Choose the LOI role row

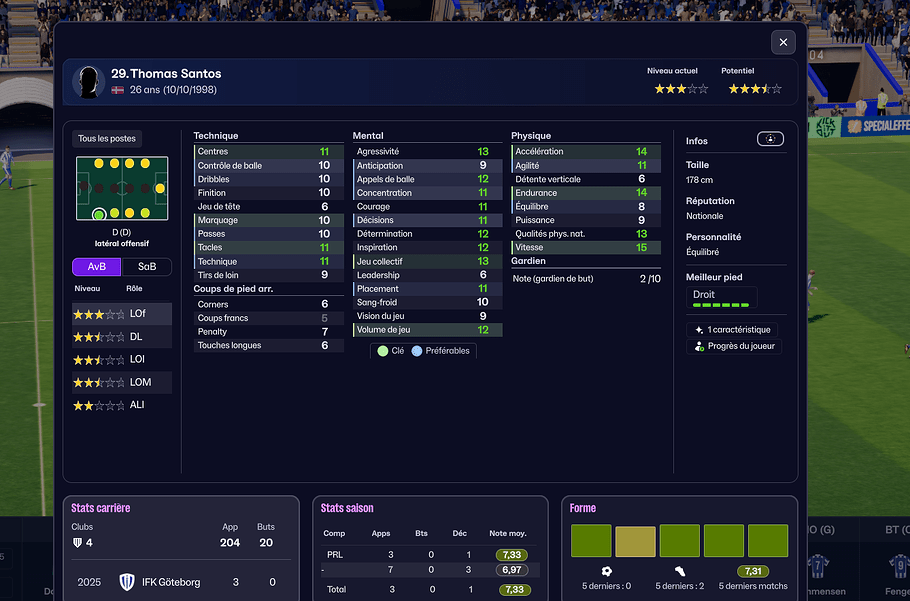pos(121,360)
